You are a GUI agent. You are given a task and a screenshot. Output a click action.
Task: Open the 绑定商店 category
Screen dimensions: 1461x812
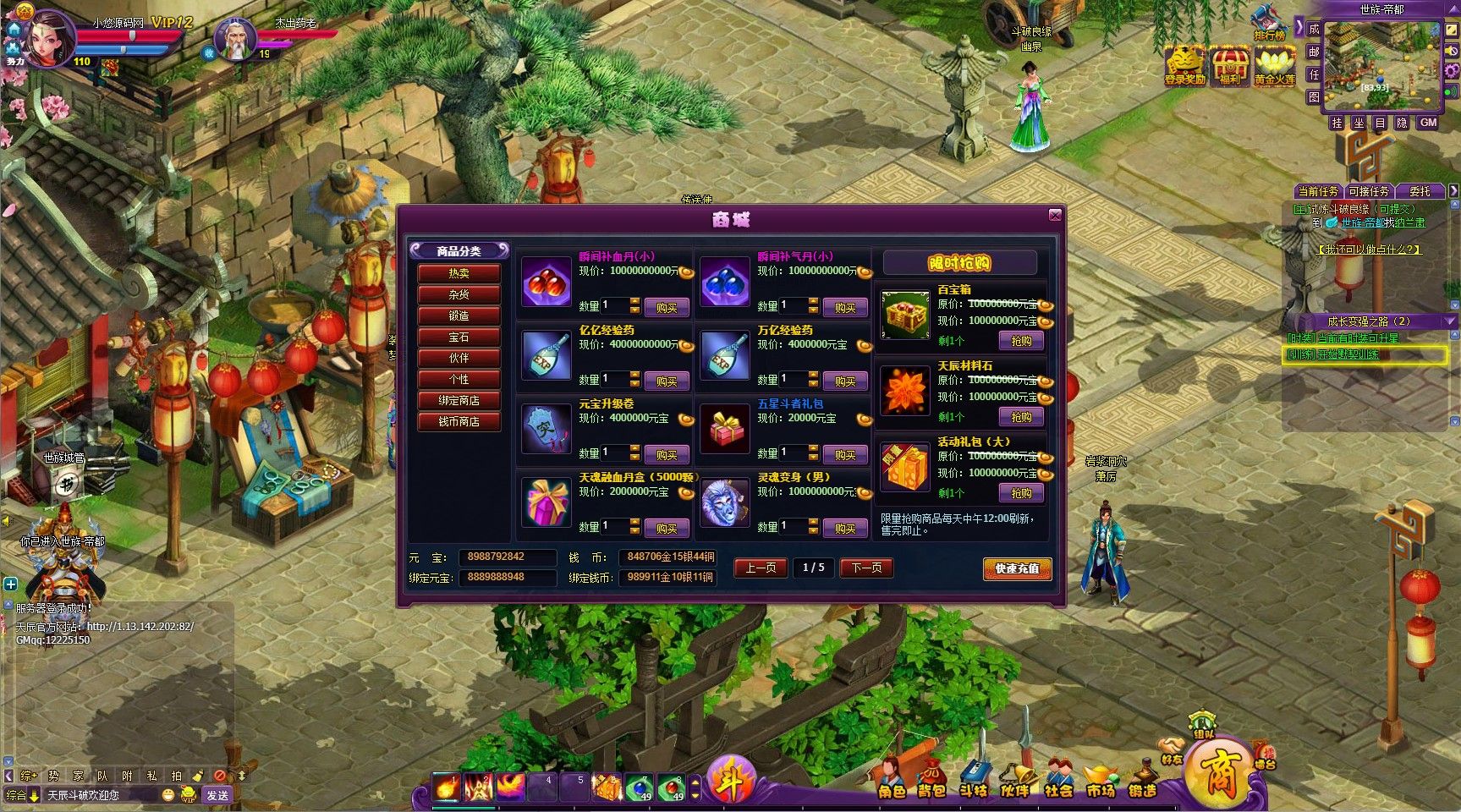[459, 400]
